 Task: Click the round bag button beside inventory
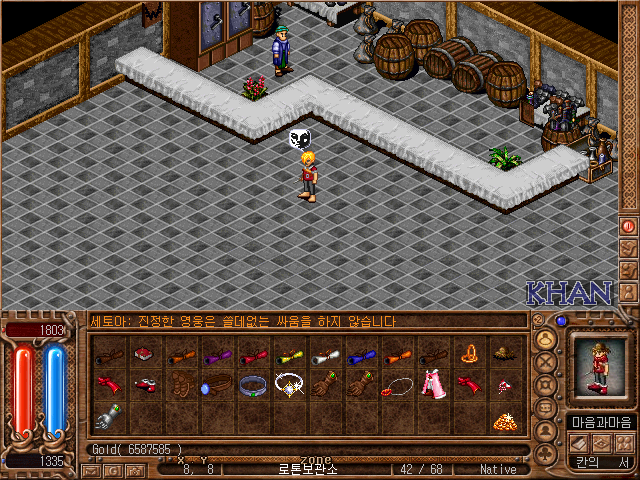click(x=546, y=339)
